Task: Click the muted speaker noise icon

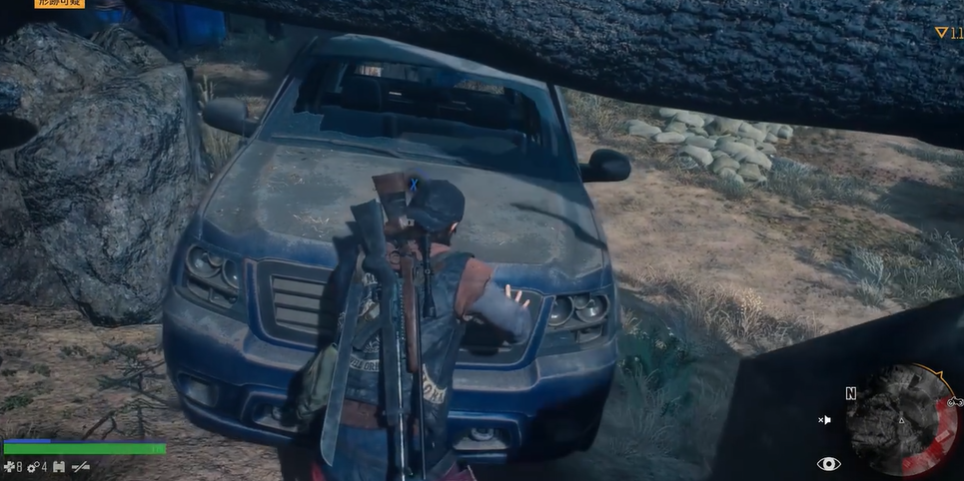Action: [x=824, y=420]
